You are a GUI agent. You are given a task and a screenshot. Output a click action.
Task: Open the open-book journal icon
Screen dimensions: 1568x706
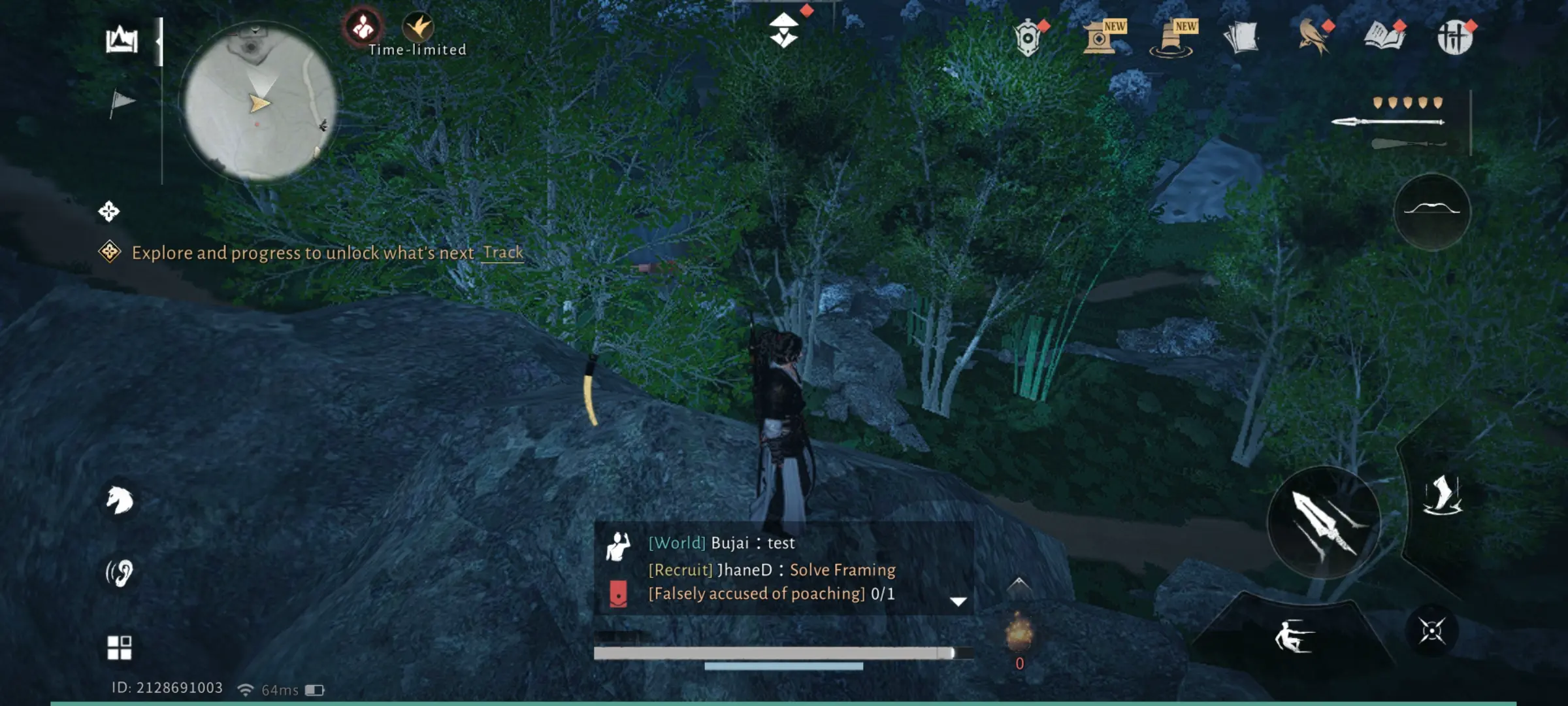(1384, 37)
